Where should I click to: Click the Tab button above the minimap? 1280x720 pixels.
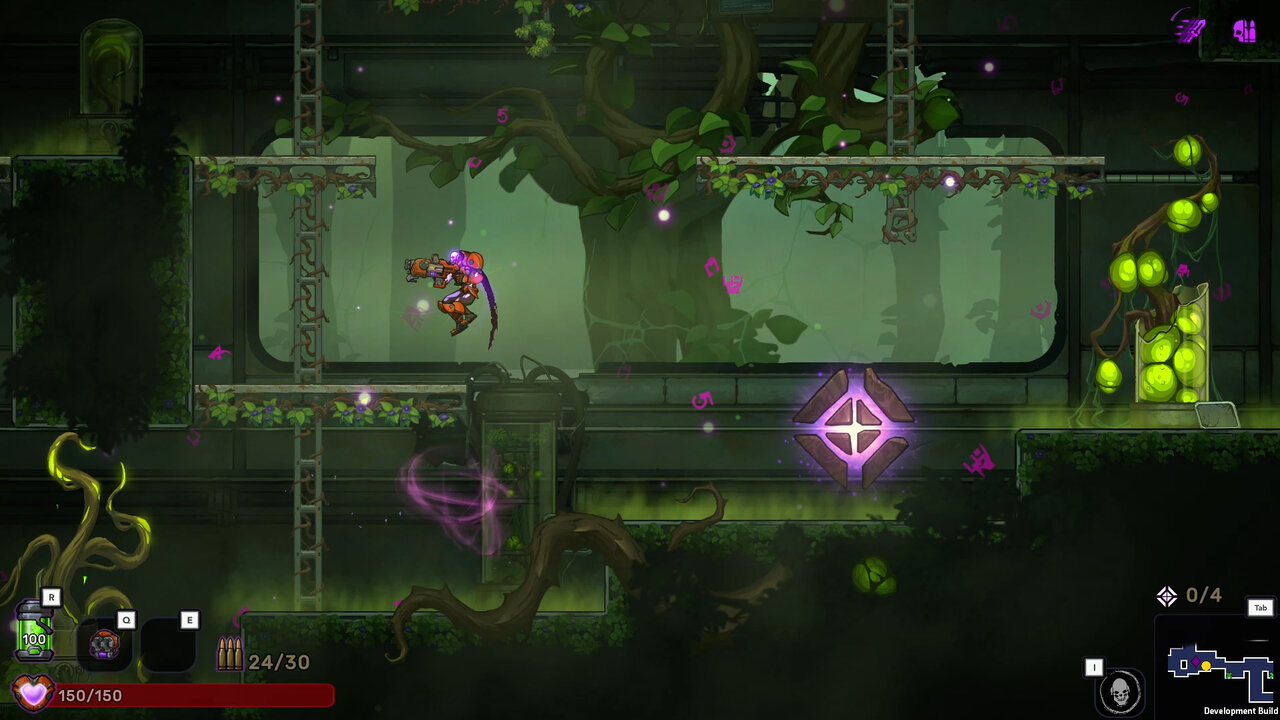(x=1261, y=608)
